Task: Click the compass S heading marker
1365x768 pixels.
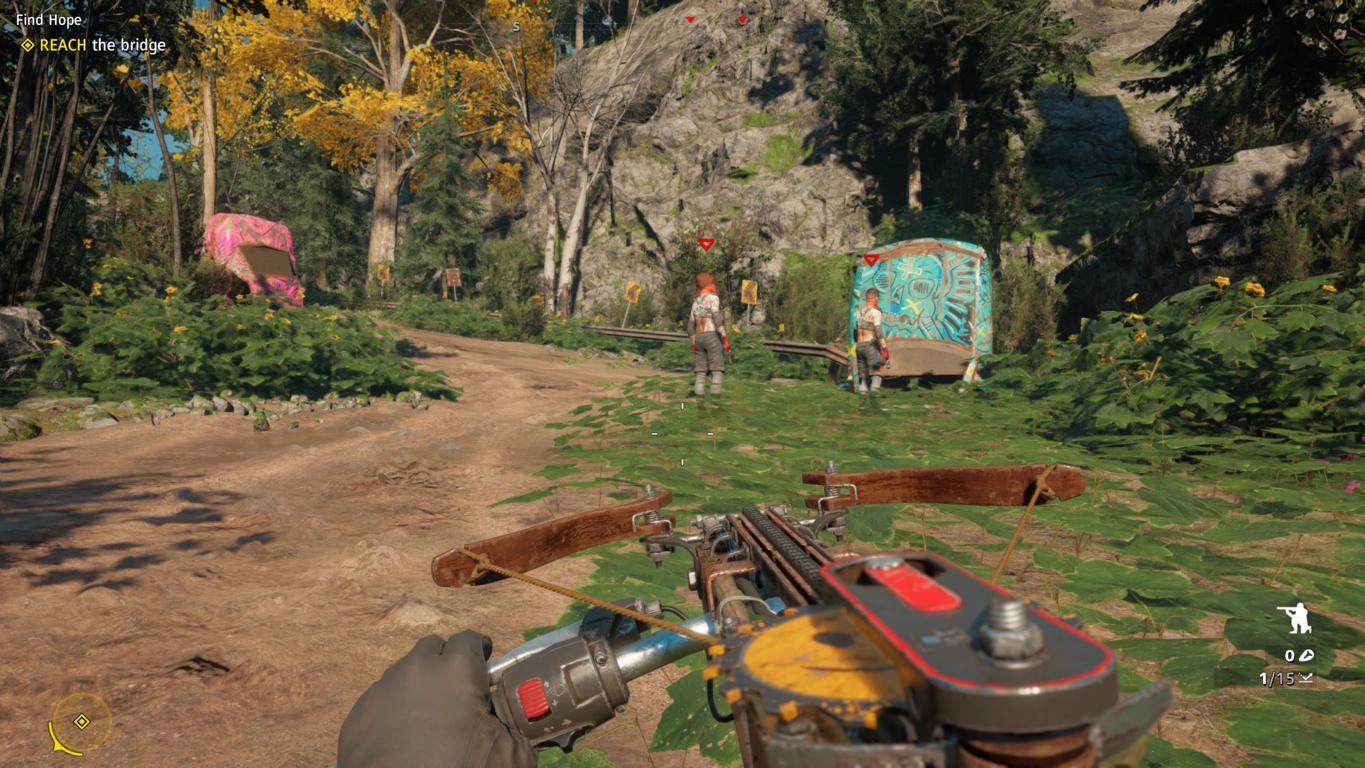Action: 516,27
